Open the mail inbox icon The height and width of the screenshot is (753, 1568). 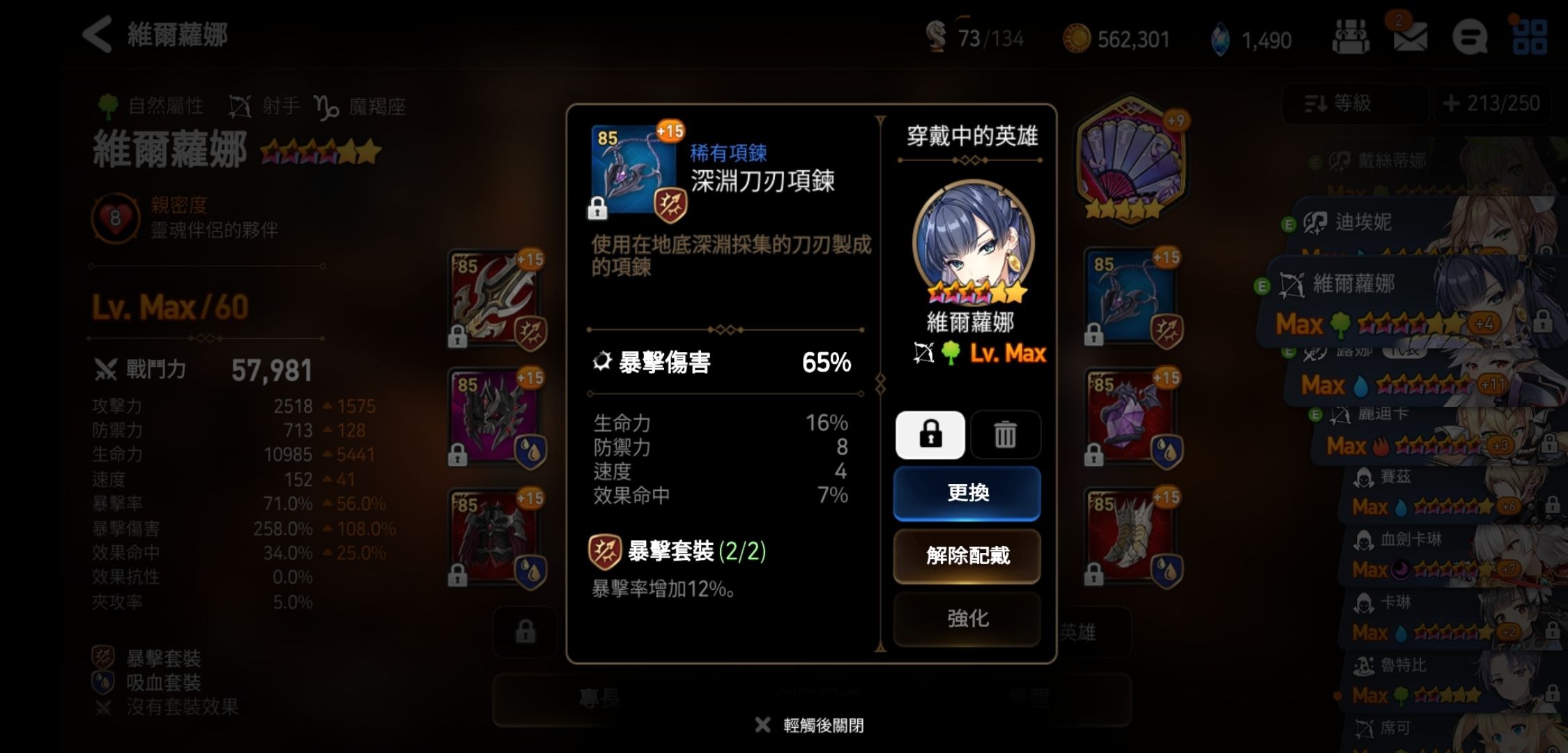tap(1409, 36)
